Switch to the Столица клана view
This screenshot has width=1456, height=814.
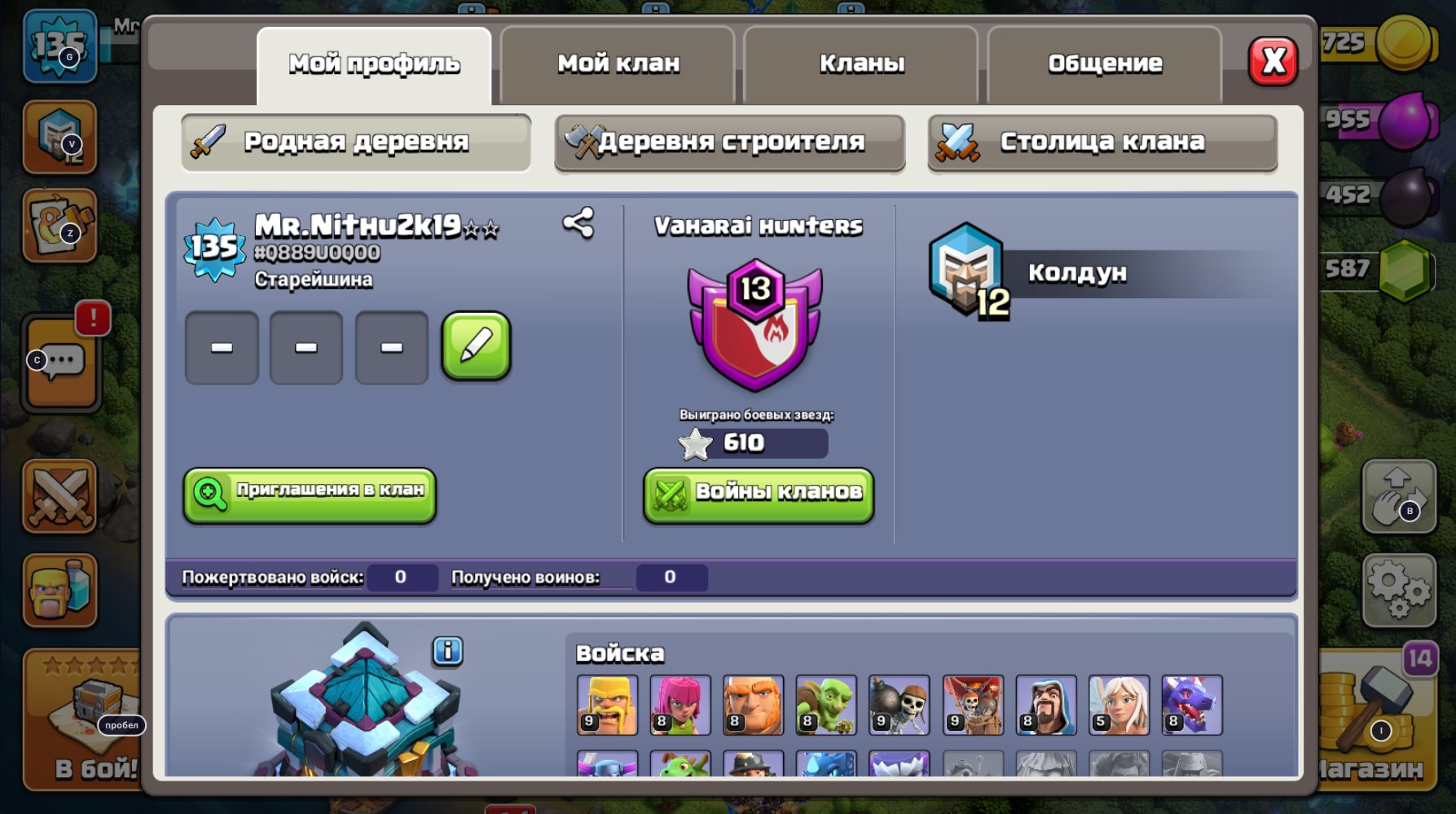click(1100, 140)
